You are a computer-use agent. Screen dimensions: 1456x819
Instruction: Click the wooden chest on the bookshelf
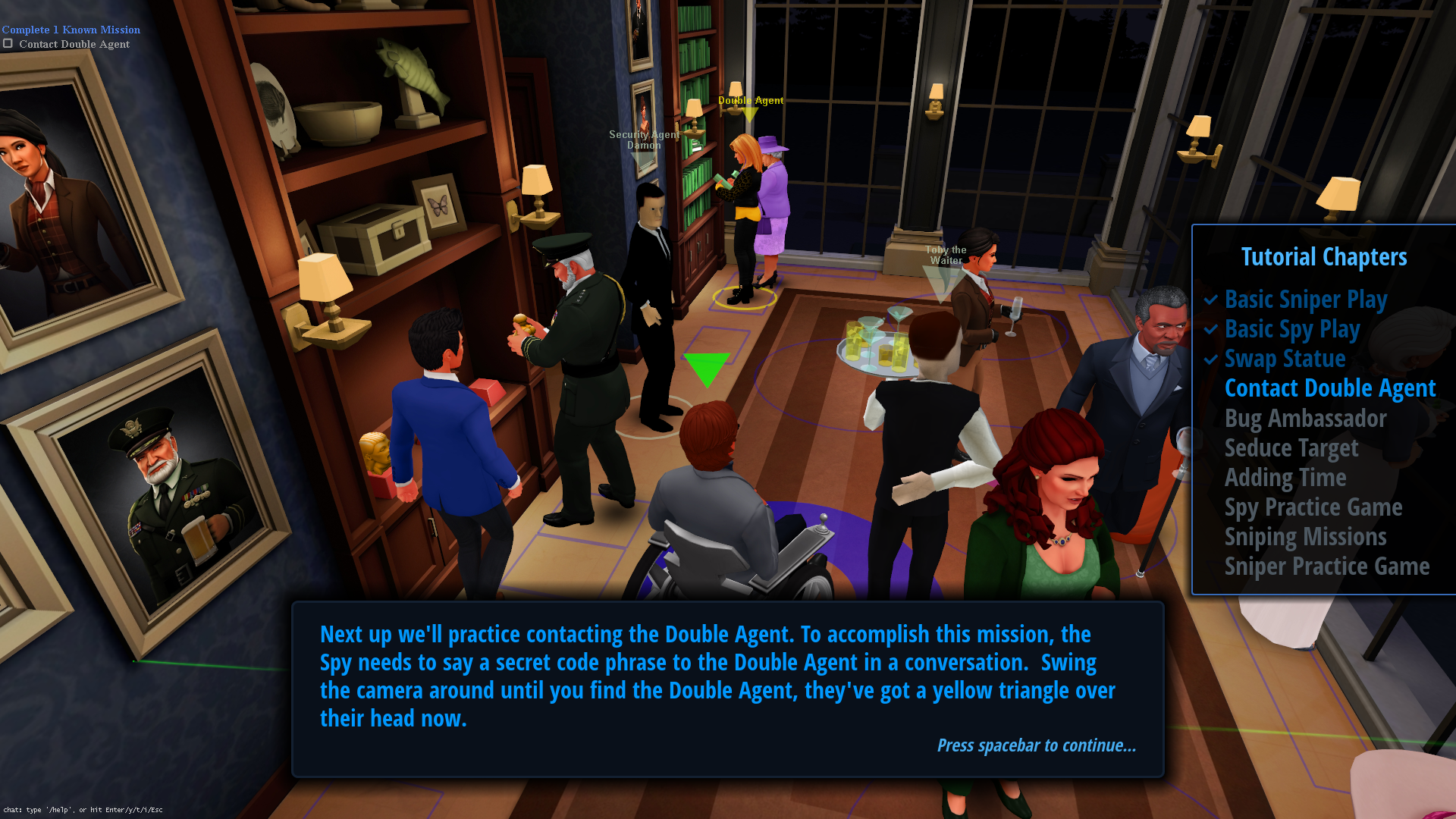(x=374, y=230)
